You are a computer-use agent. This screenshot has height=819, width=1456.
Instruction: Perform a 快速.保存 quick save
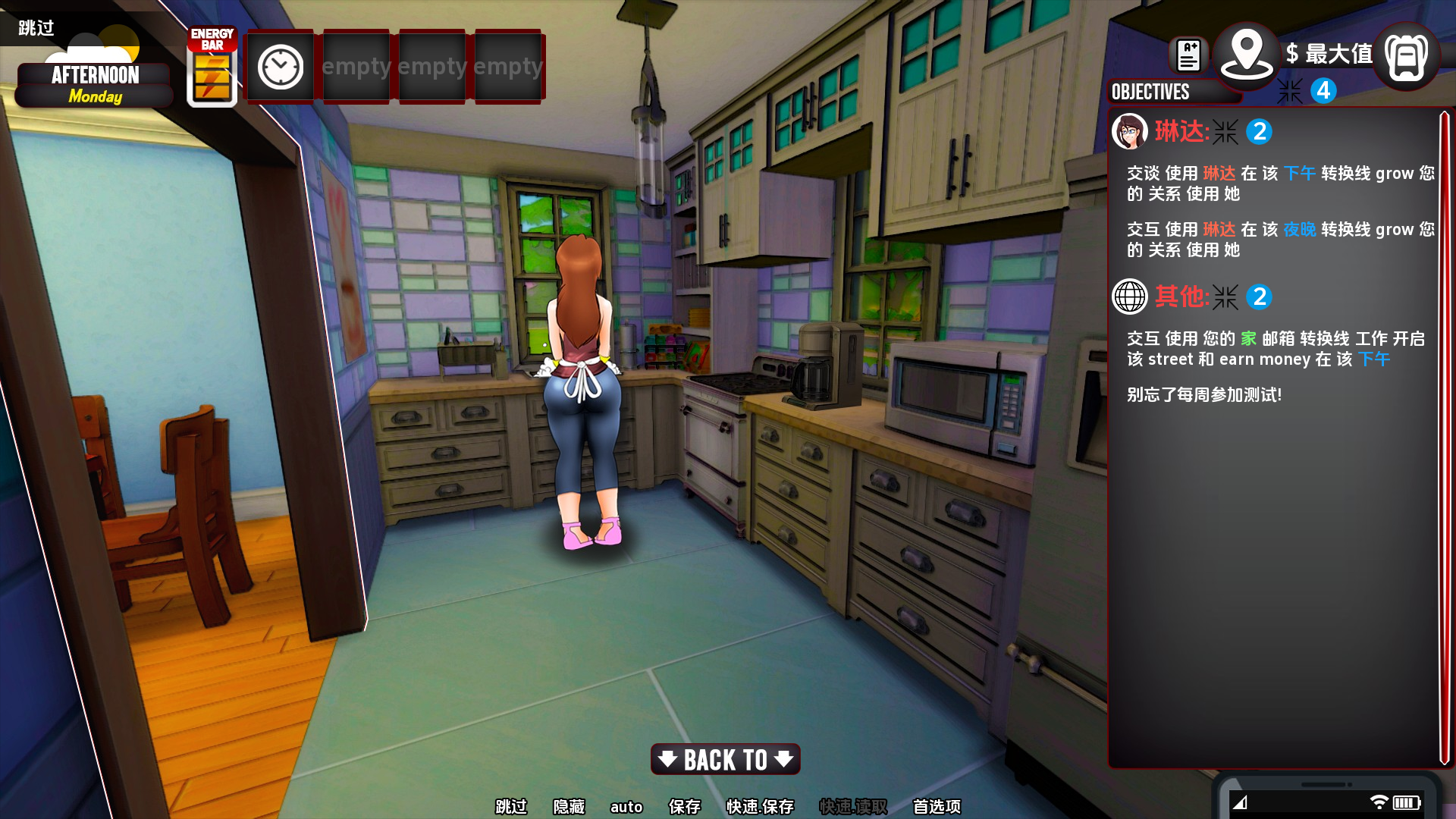[x=760, y=807]
